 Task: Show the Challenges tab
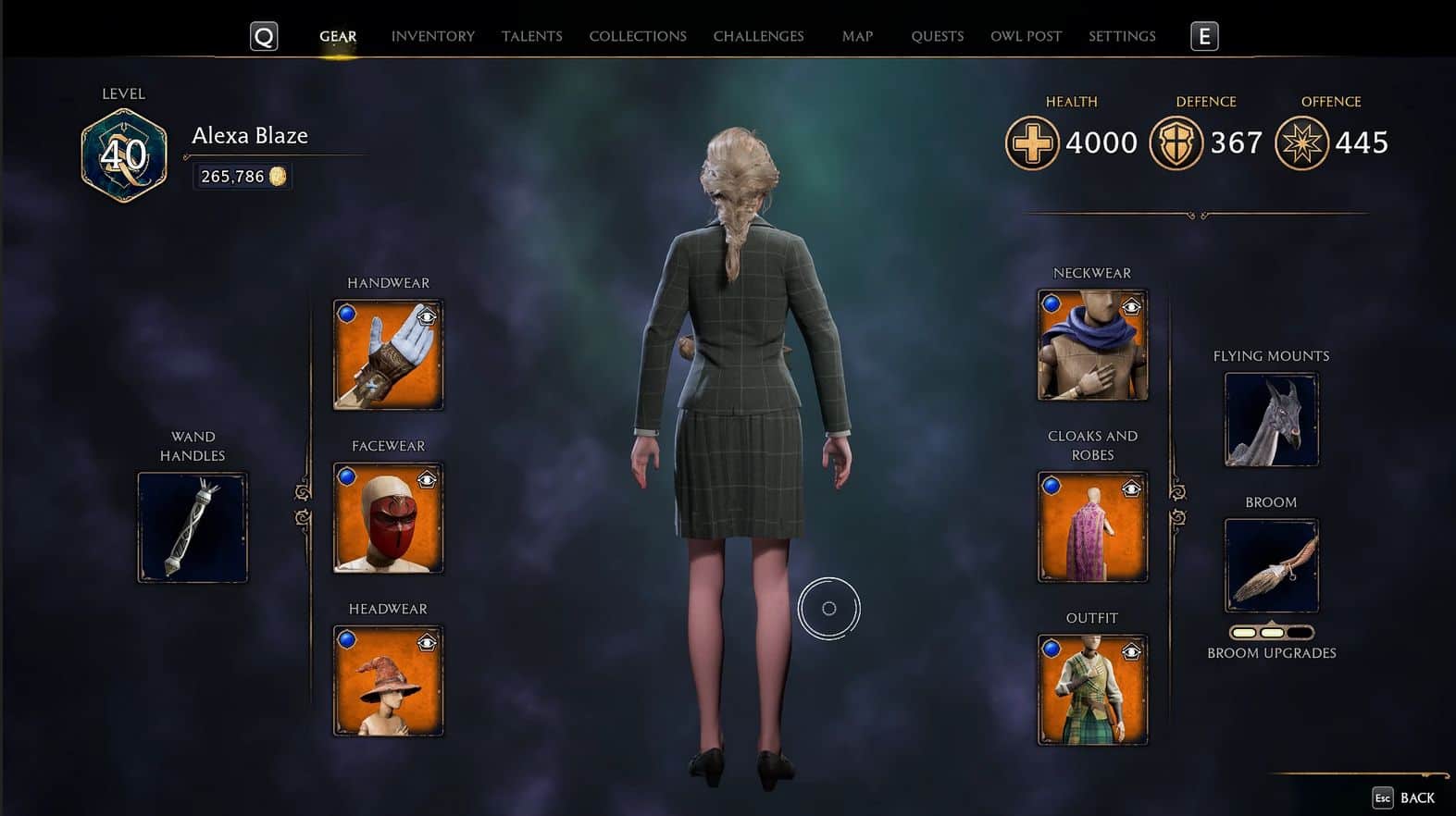(x=758, y=36)
